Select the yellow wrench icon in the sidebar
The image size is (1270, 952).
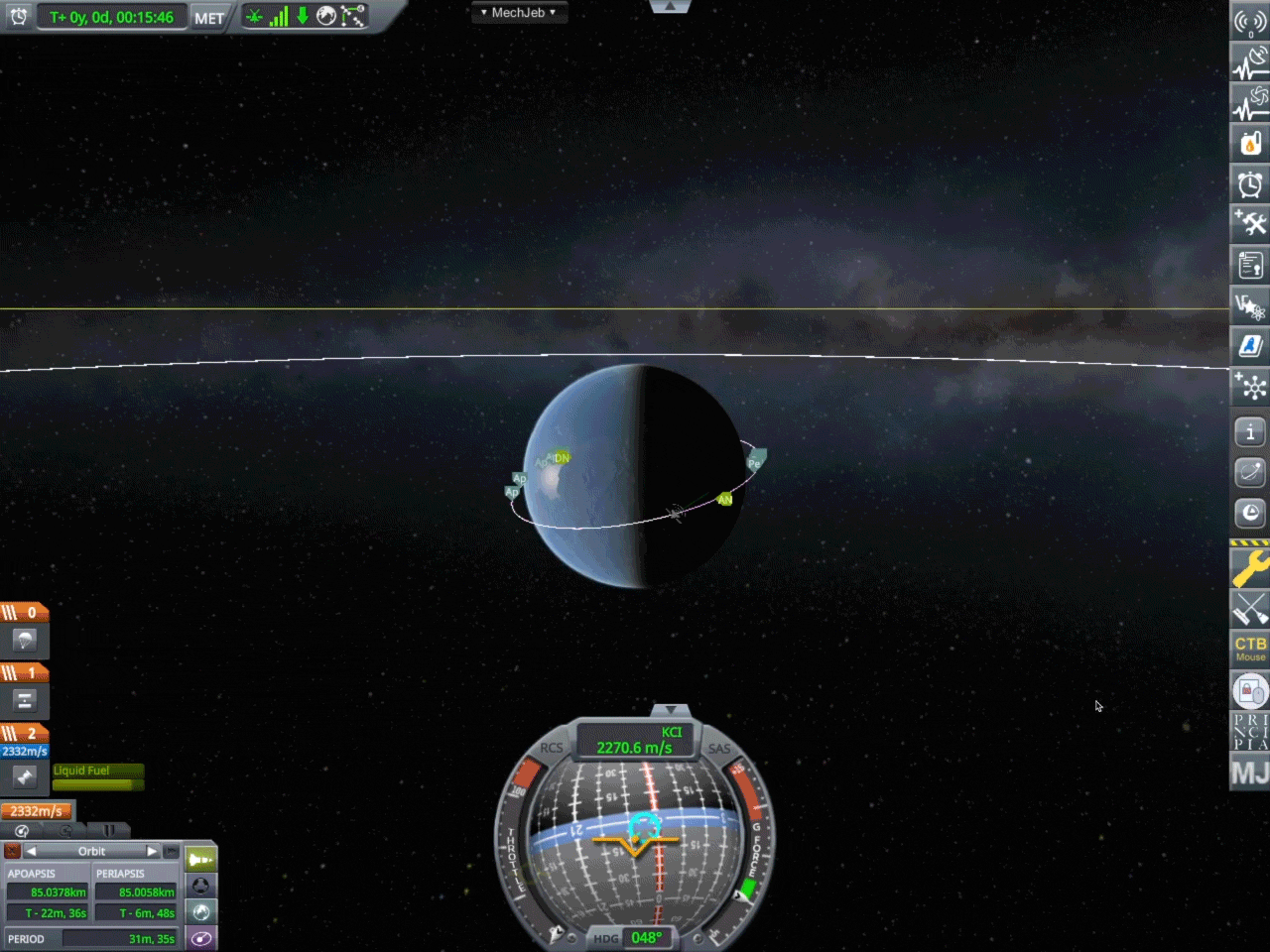(x=1249, y=568)
